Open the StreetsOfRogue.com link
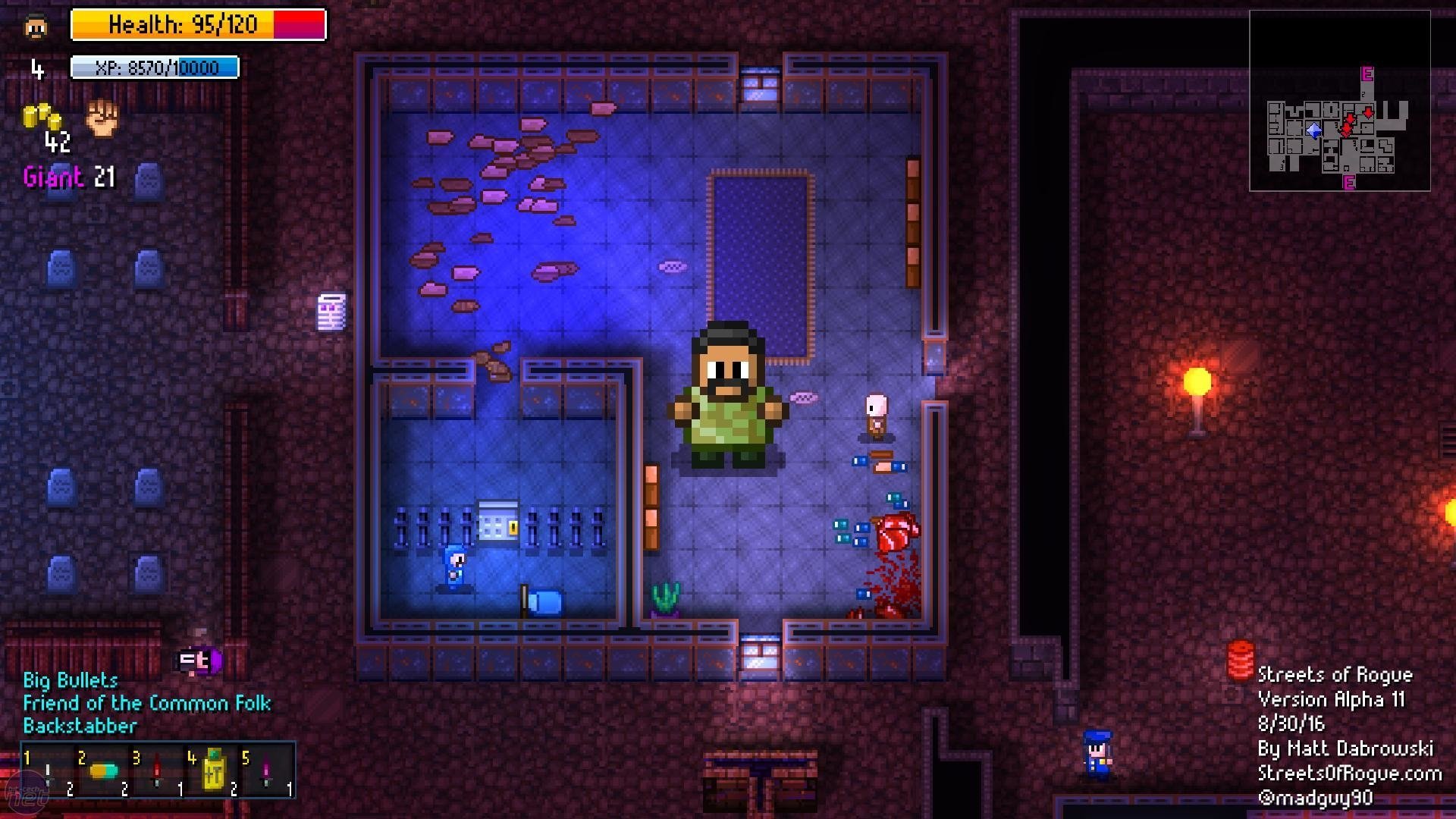 pos(1350,773)
